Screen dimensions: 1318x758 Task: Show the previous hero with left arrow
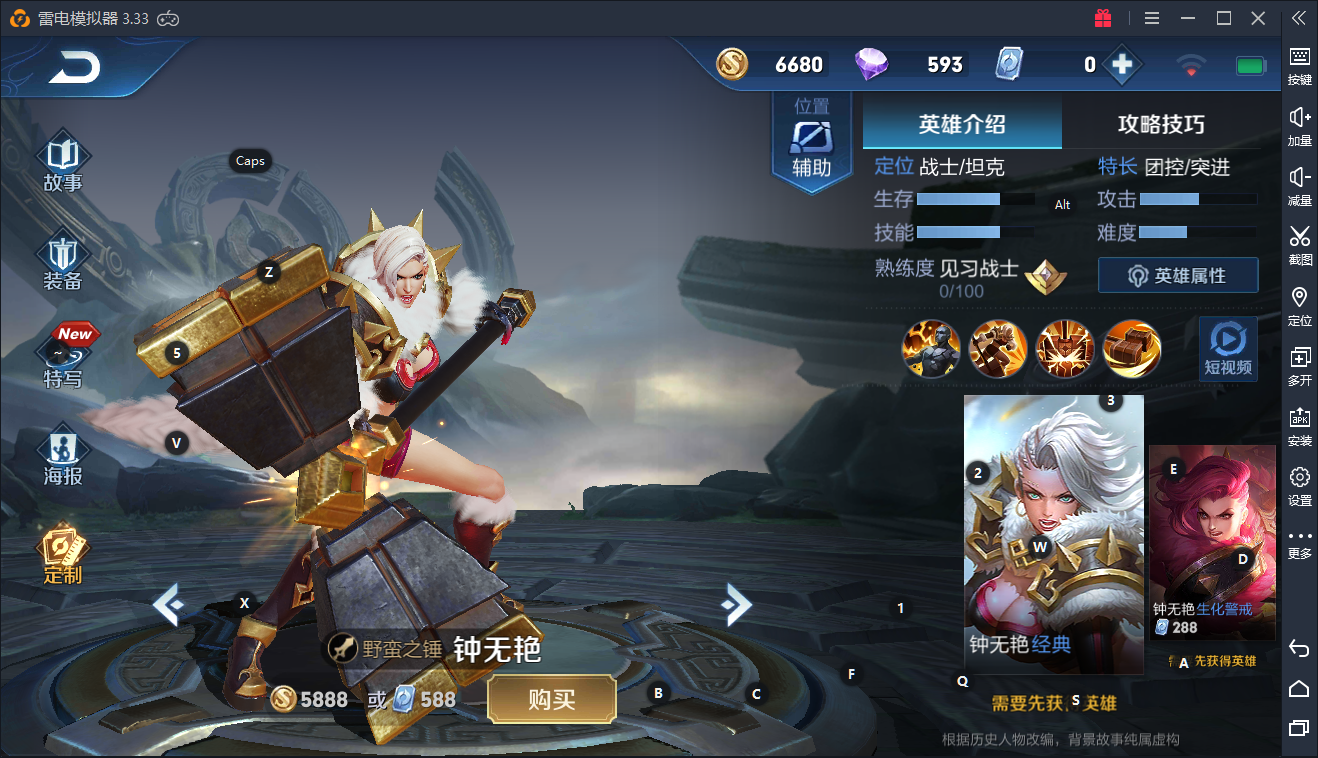tap(168, 604)
